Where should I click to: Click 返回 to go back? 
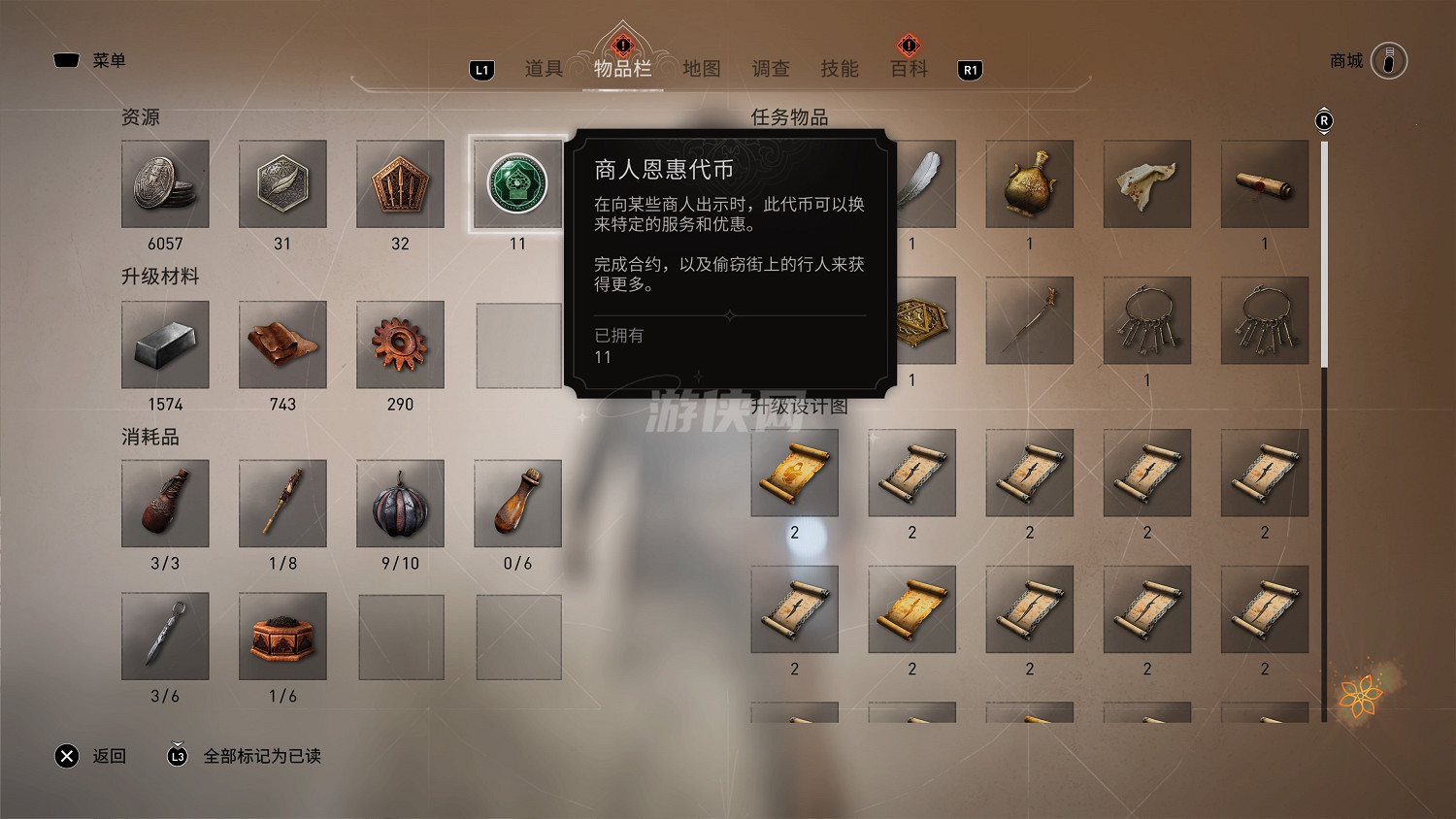pyautogui.click(x=110, y=756)
